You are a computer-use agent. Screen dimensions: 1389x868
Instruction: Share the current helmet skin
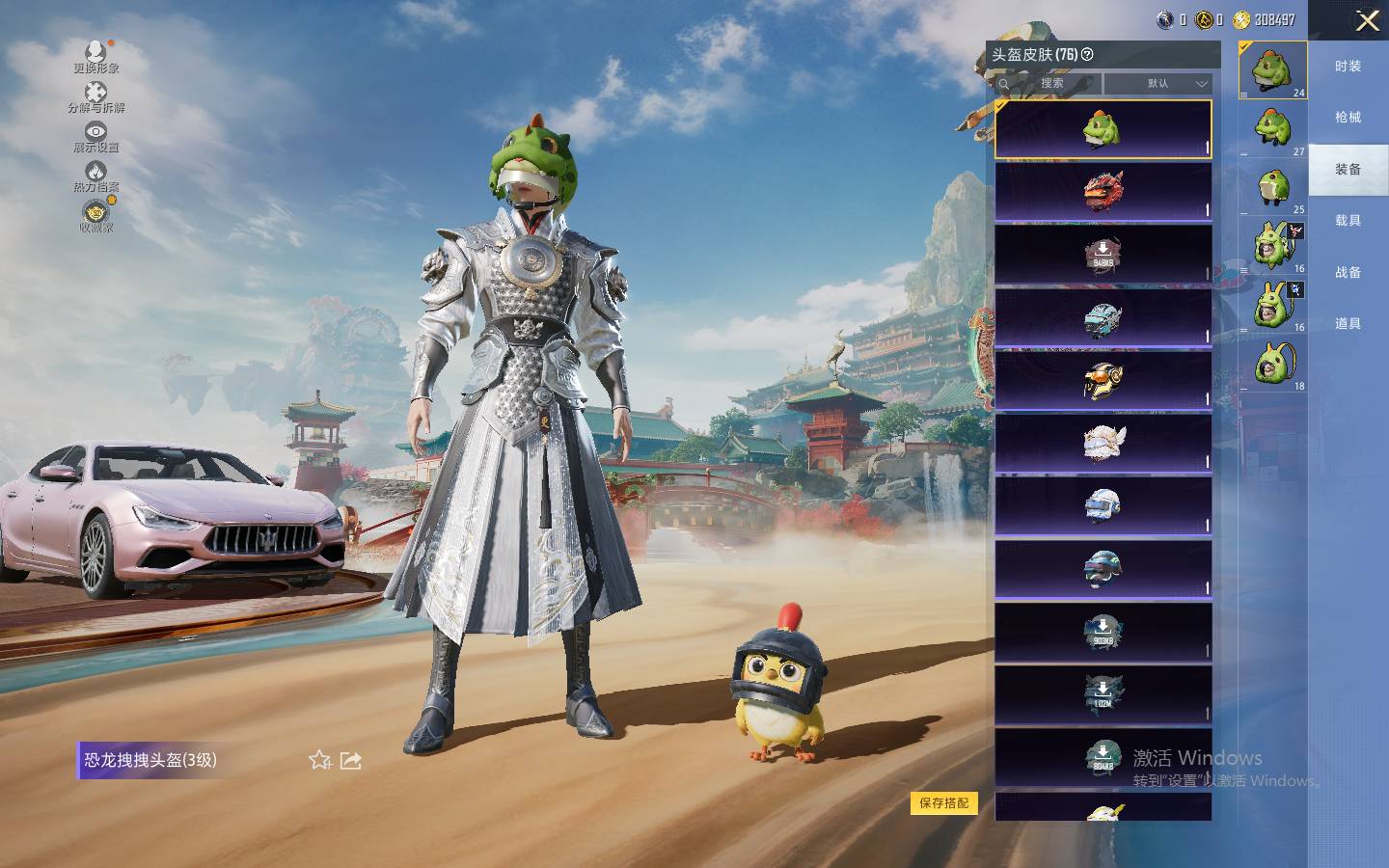[x=351, y=760]
